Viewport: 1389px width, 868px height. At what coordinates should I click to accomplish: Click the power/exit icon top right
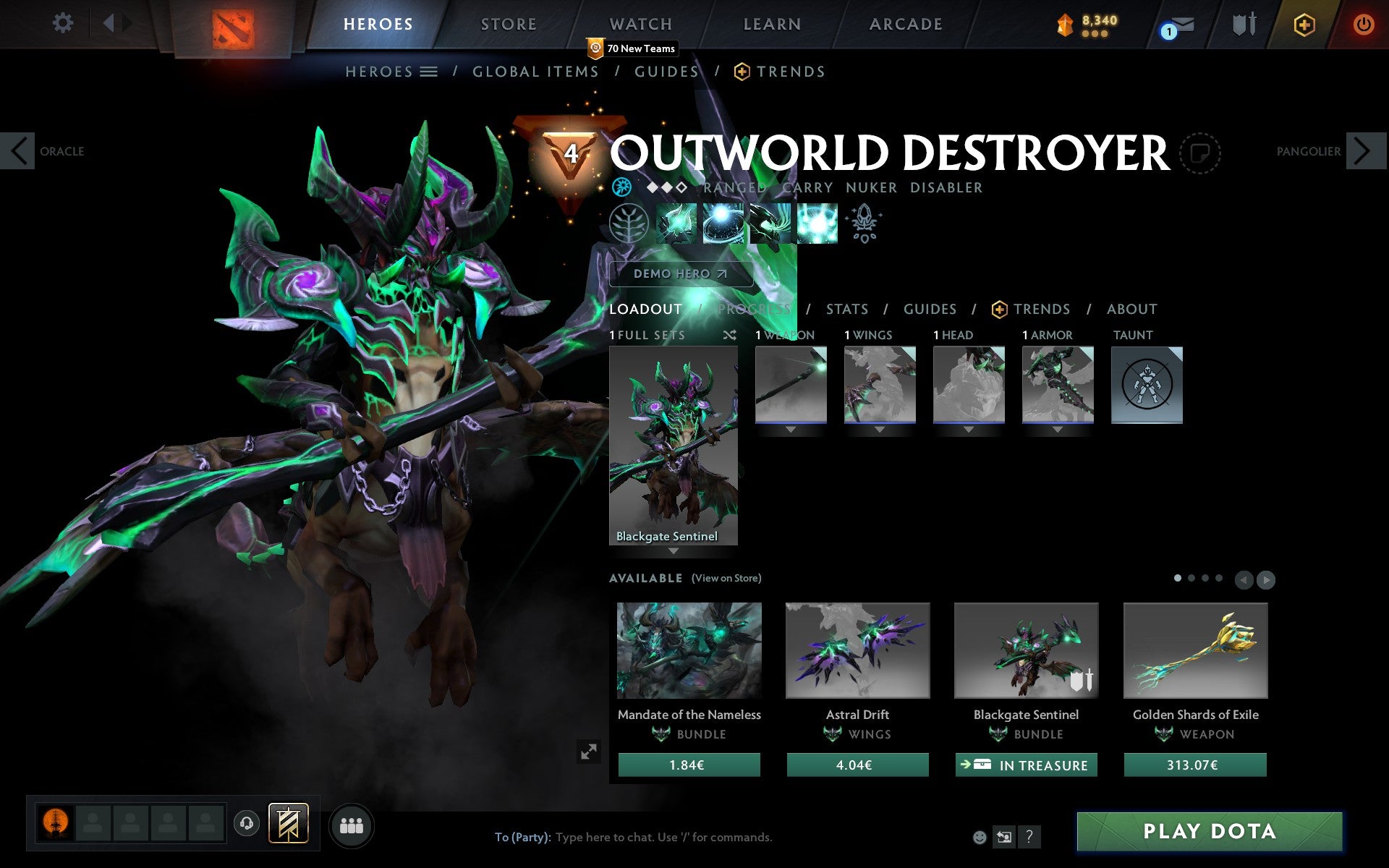[1363, 22]
